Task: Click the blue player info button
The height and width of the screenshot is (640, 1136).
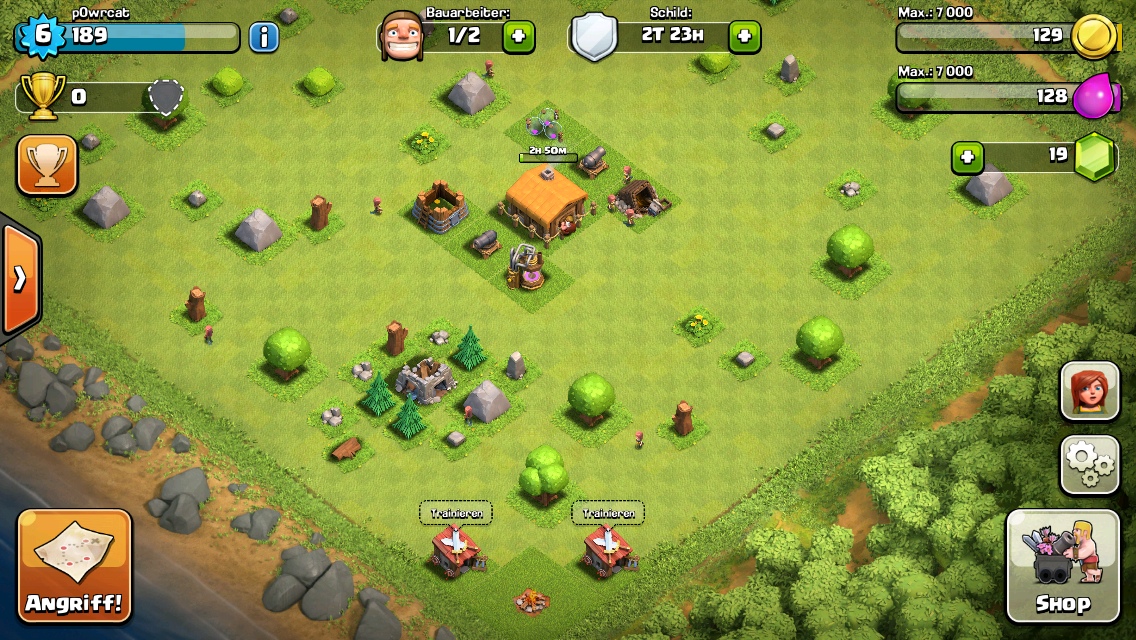Action: tap(263, 38)
